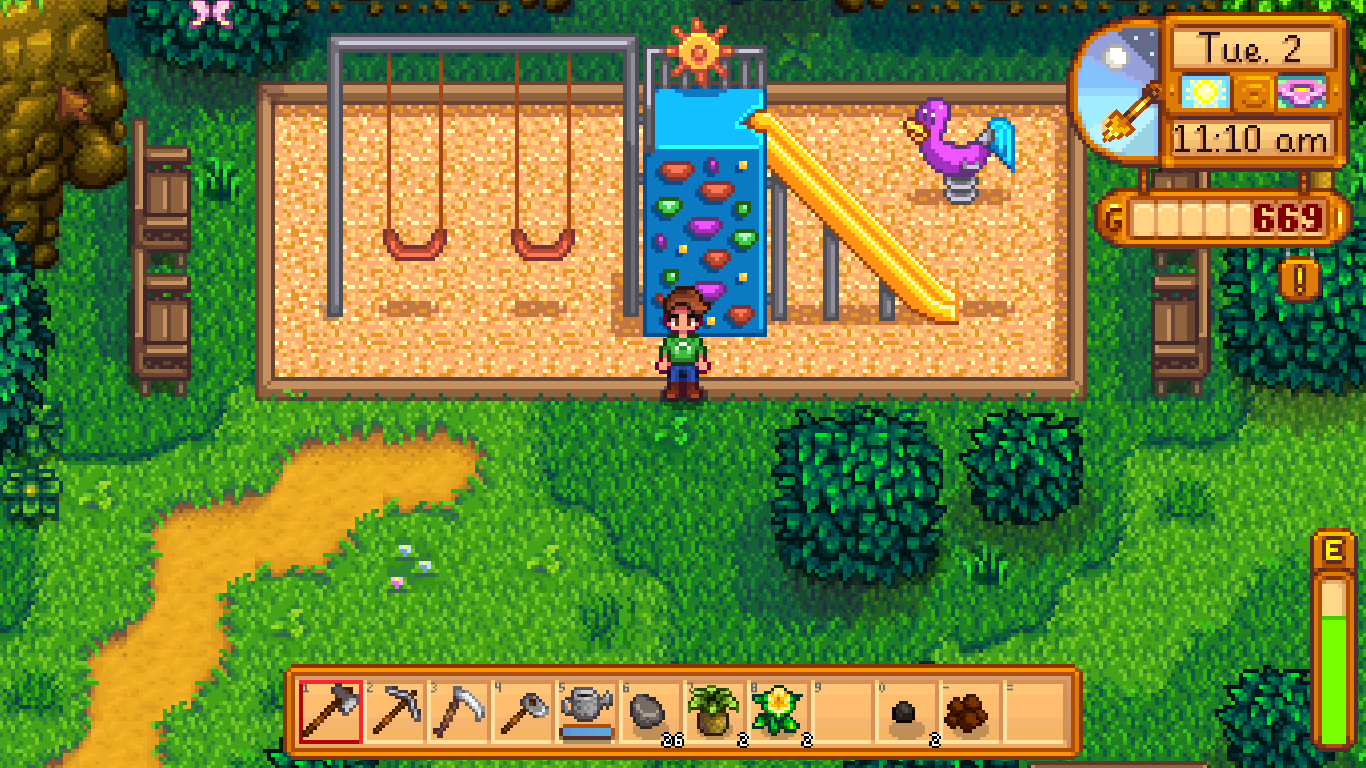Click the pink flower season icon
The width and height of the screenshot is (1366, 768).
coord(1300,94)
